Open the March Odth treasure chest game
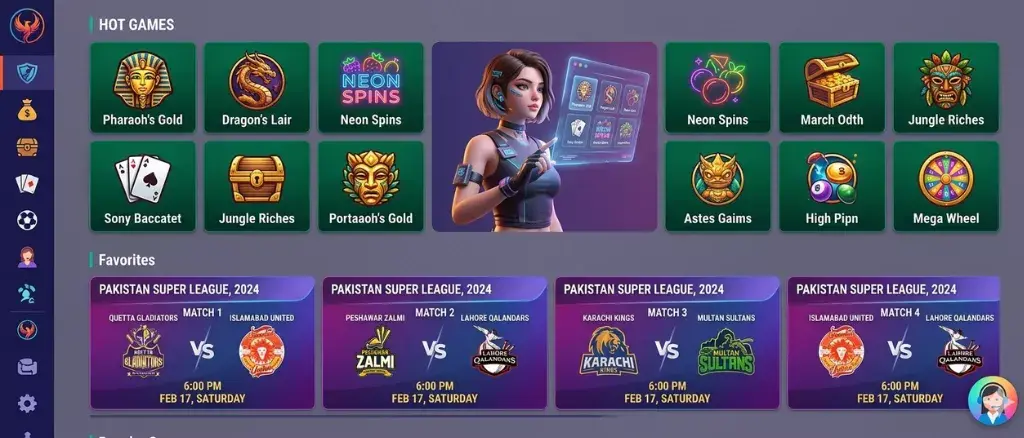 coord(832,88)
